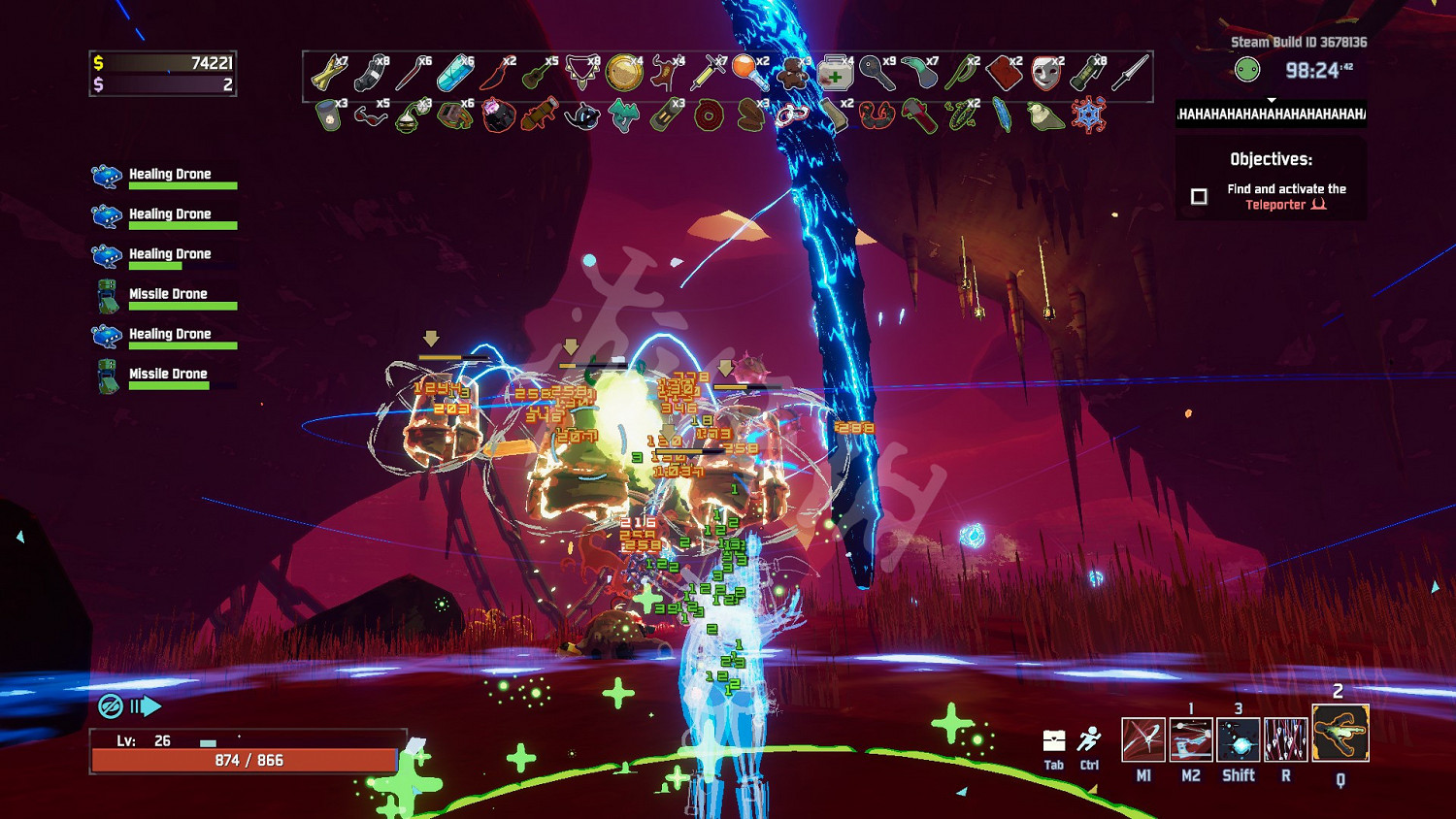This screenshot has width=1456, height=819.
Task: Trigger the Blink utility skill icon
Action: click(x=1239, y=739)
